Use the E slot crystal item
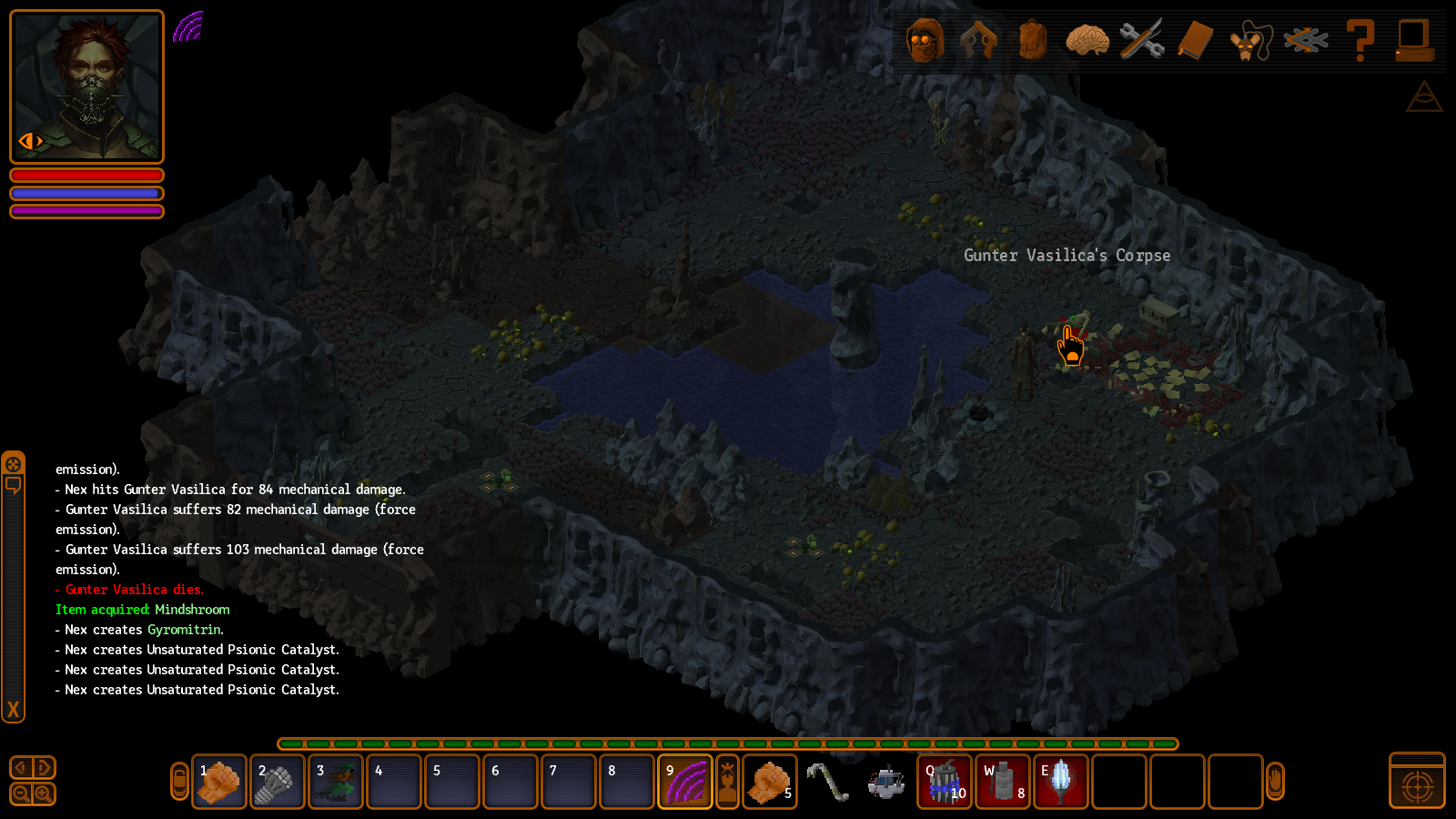This screenshot has height=819, width=1456. (x=1061, y=782)
